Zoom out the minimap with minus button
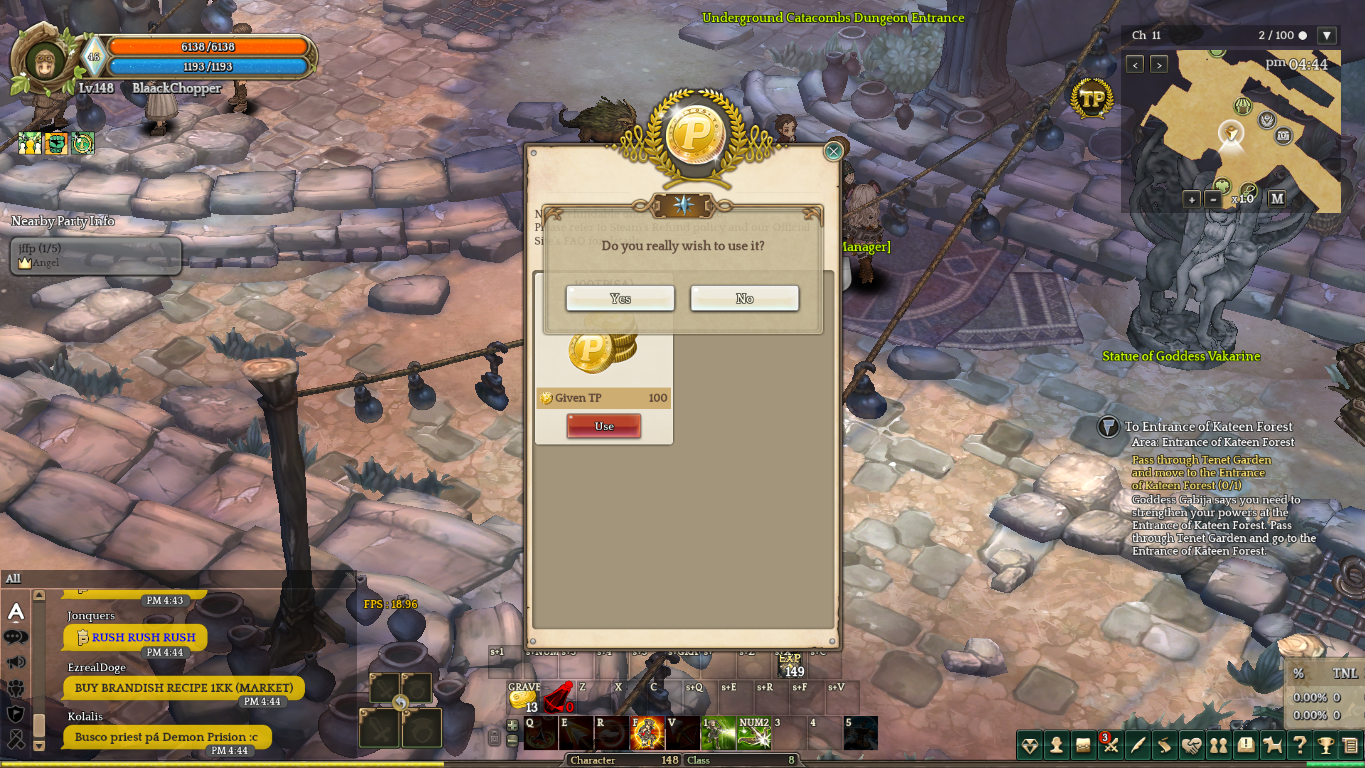The height and width of the screenshot is (768, 1365). coord(1214,199)
